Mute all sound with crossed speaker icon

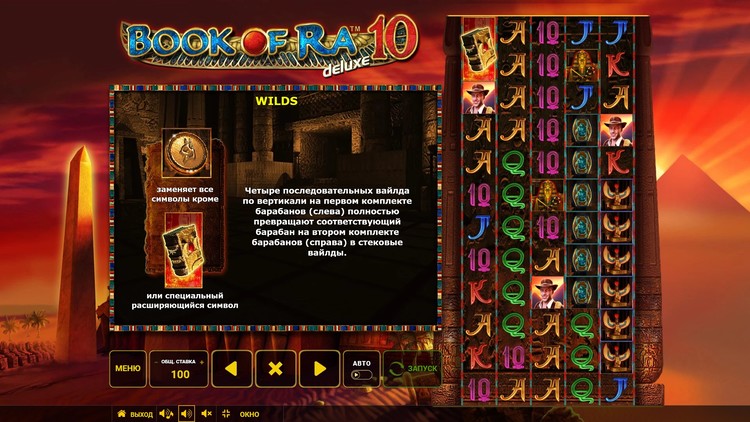(207, 413)
